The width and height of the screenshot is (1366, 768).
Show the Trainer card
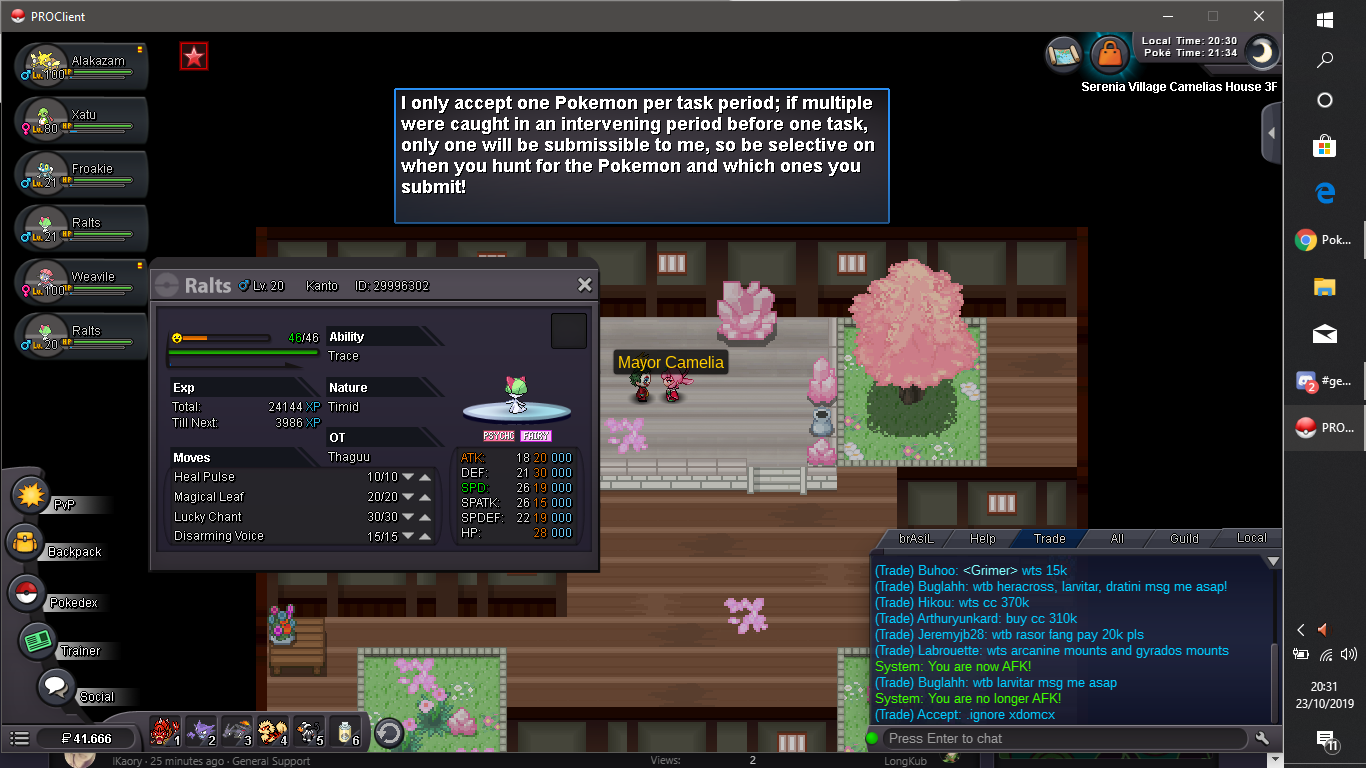pyautogui.click(x=38, y=641)
